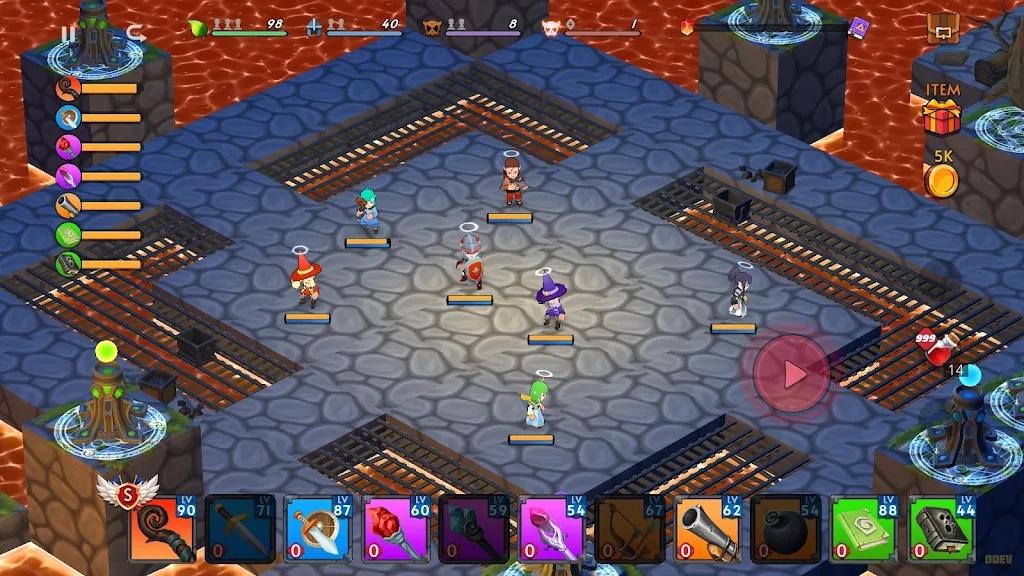Start the wave with the red play button
The width and height of the screenshot is (1024, 576).
click(792, 374)
